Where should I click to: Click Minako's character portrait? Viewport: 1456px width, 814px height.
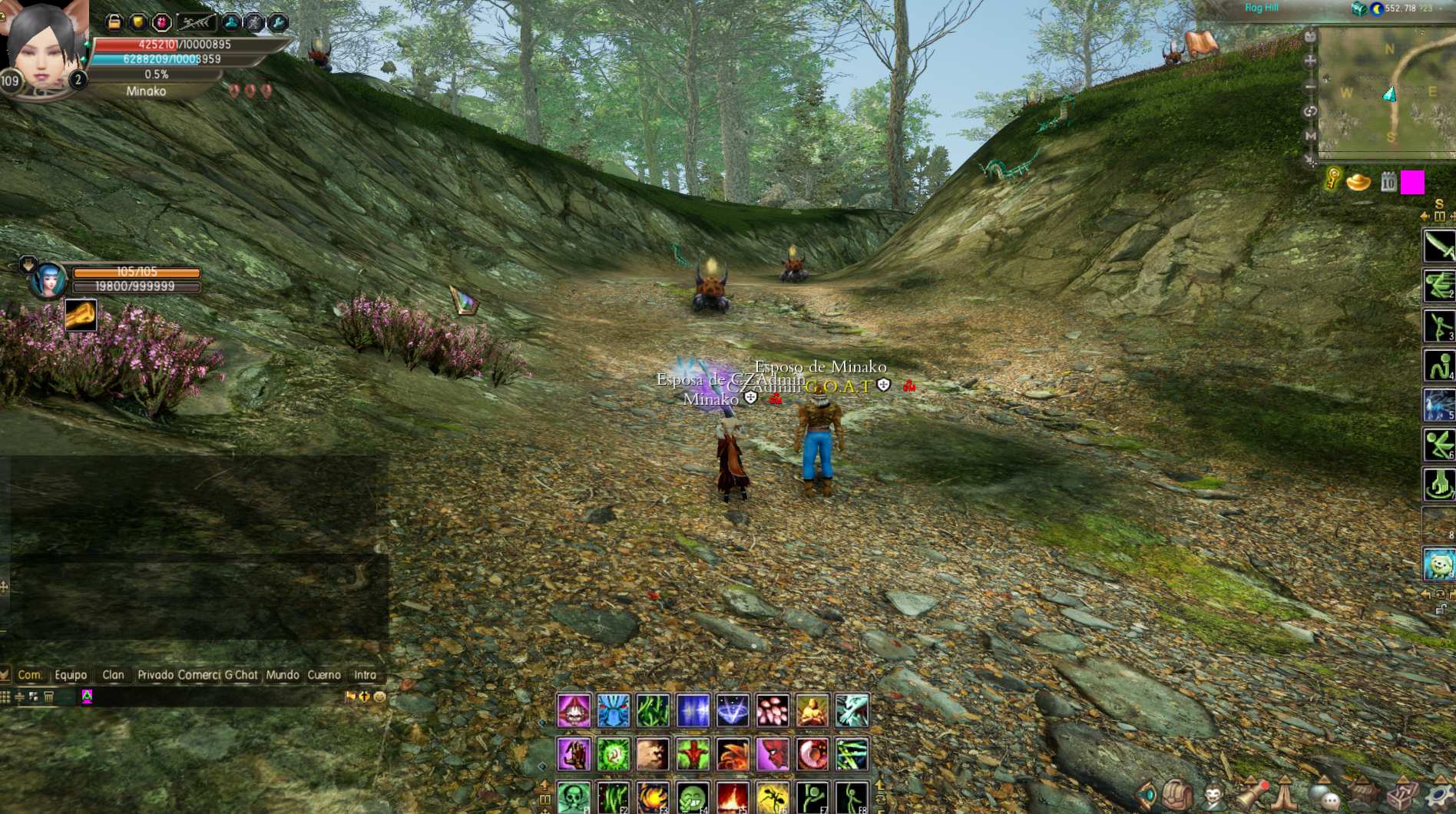coord(45,48)
